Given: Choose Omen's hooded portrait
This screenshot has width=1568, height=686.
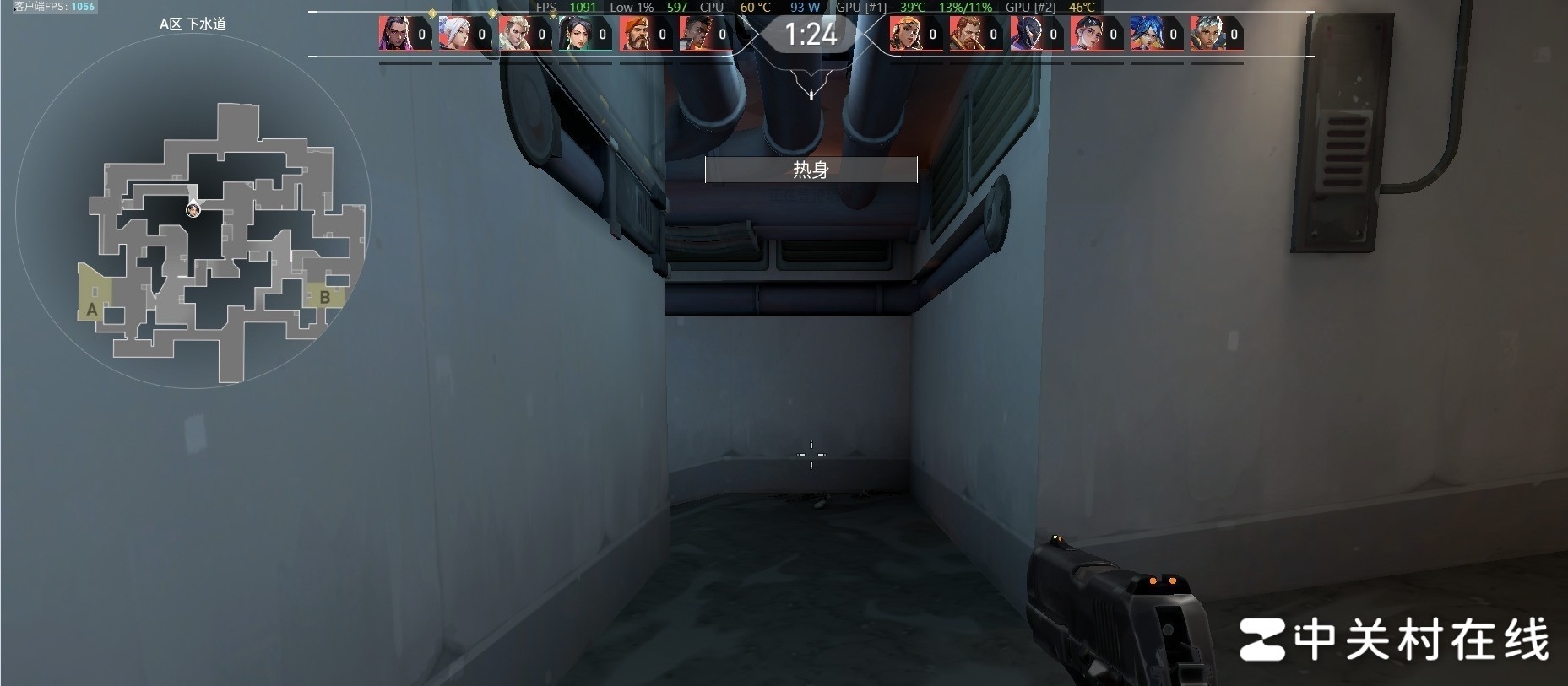Looking at the screenshot, I should [1025, 34].
